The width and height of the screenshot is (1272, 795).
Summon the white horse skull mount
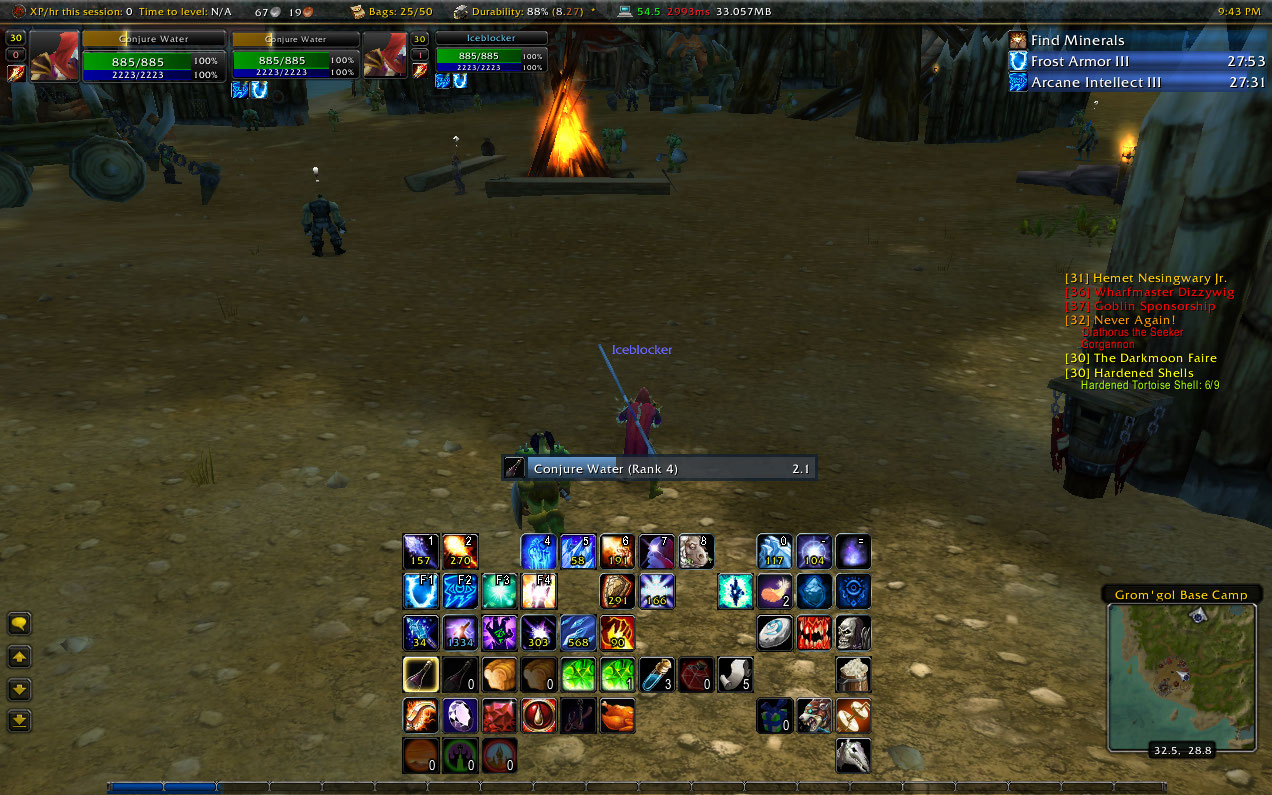pos(853,755)
